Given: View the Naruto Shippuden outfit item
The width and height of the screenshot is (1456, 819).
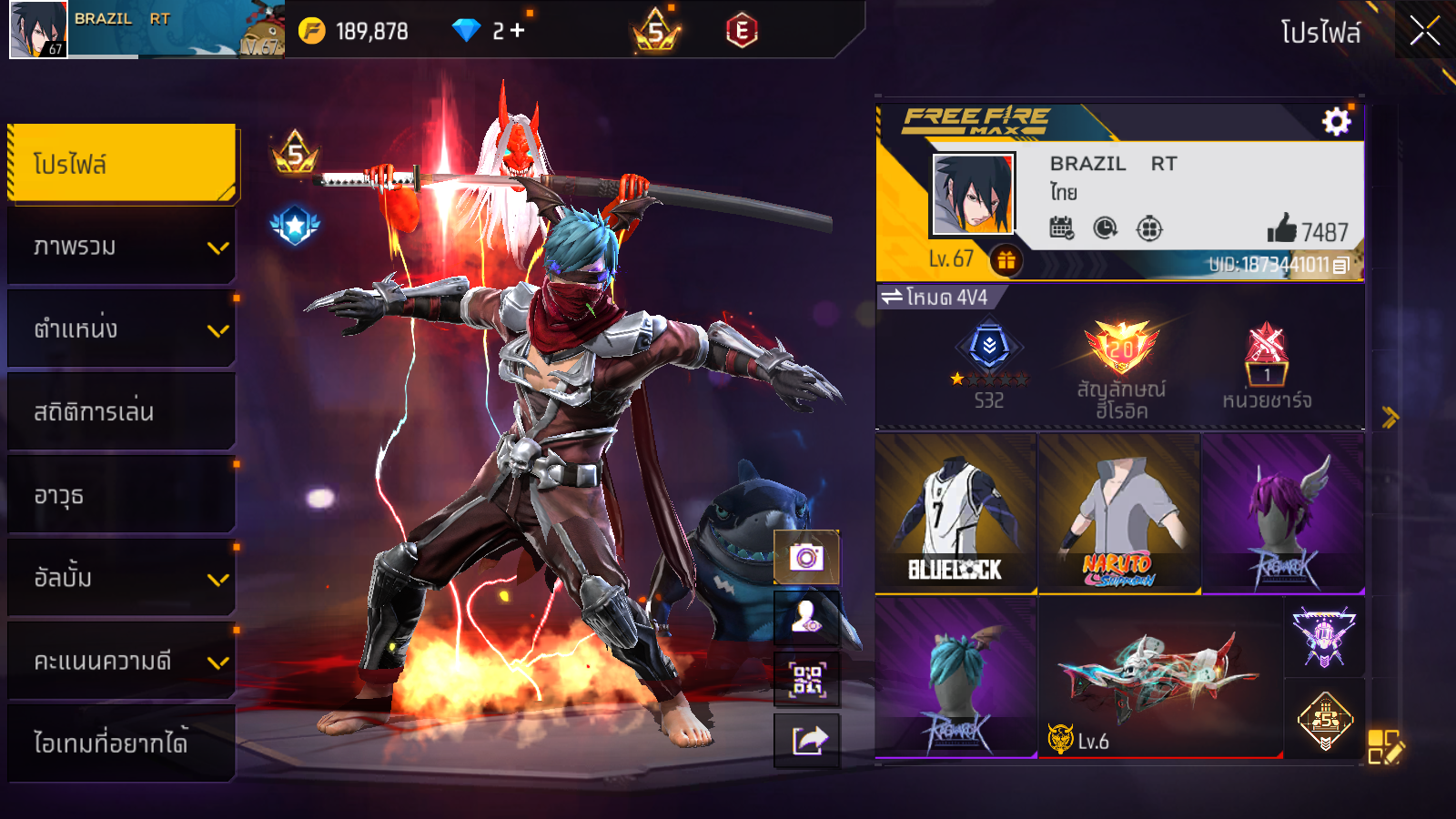Looking at the screenshot, I should click(x=1119, y=514).
